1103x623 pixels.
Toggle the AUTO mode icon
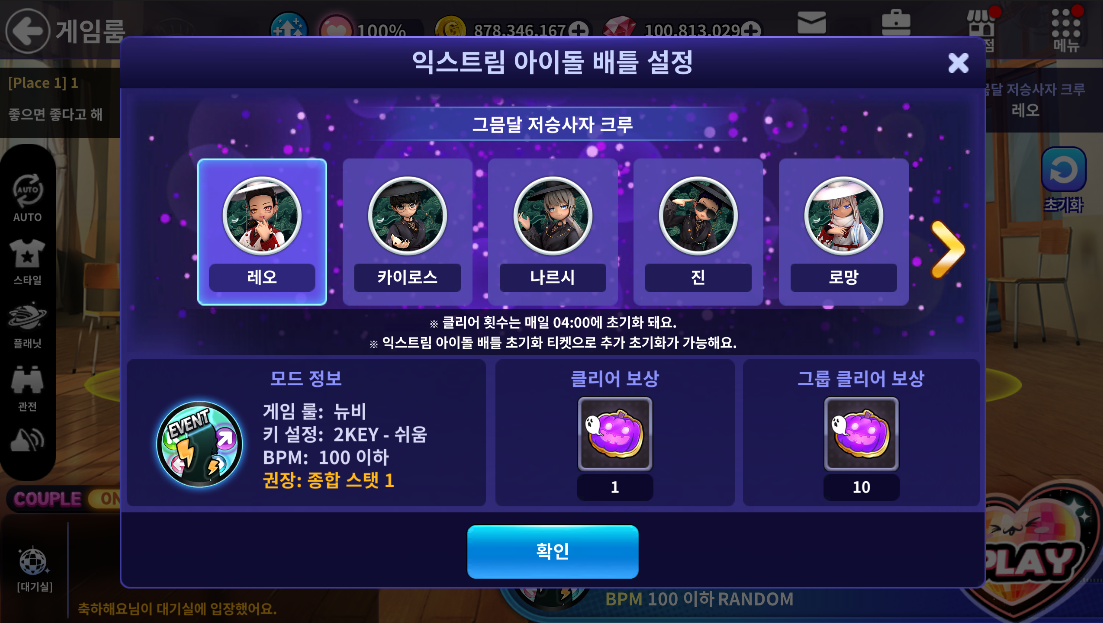tap(27, 191)
